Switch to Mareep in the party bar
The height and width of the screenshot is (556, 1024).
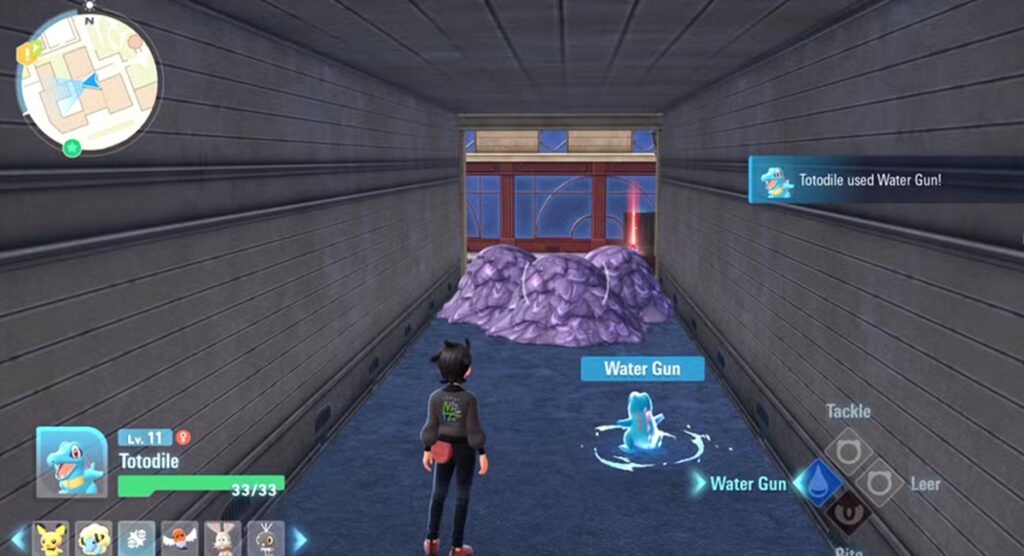[94, 539]
